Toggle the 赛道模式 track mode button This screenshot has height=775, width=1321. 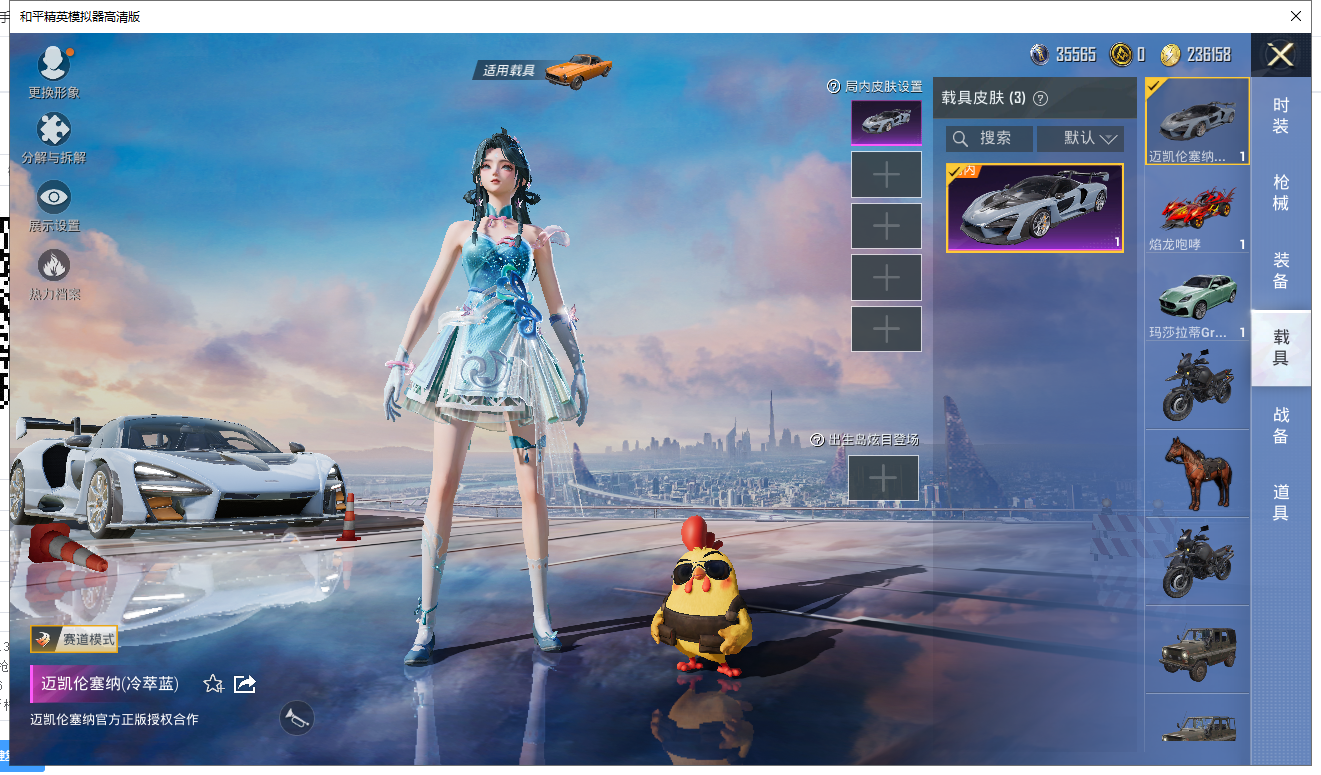click(x=75, y=639)
